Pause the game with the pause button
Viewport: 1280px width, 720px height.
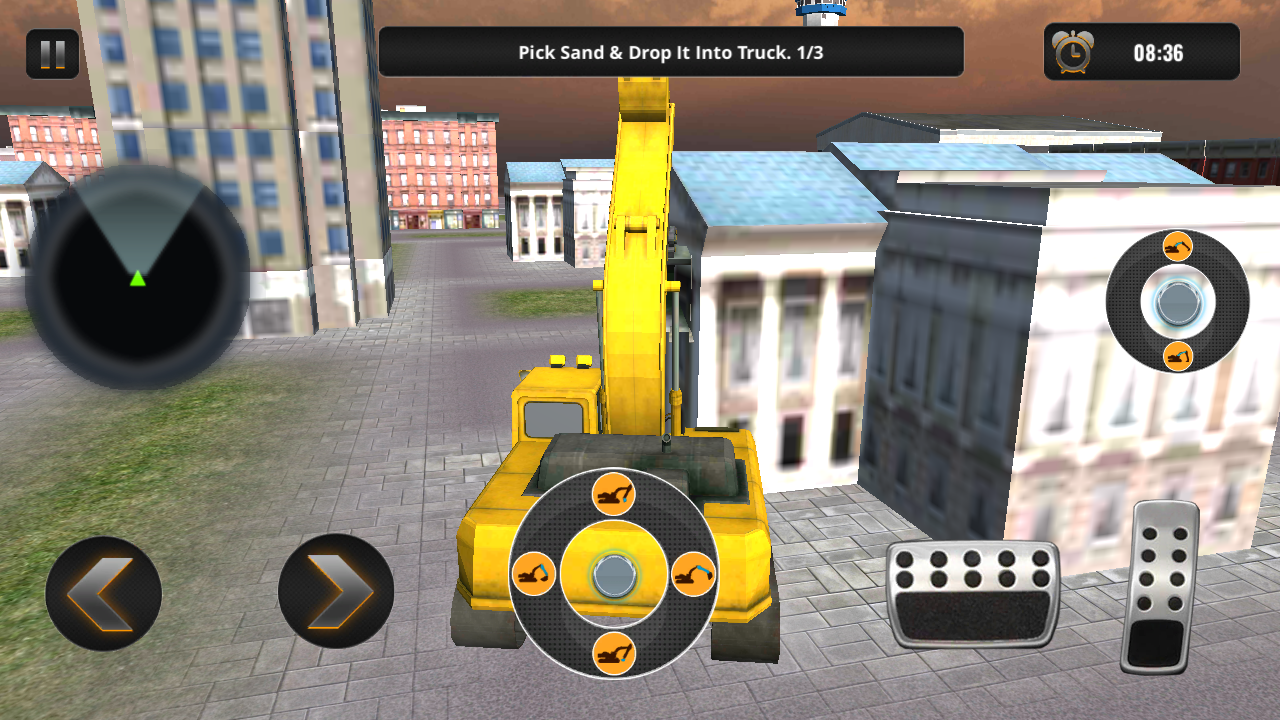click(x=52, y=54)
